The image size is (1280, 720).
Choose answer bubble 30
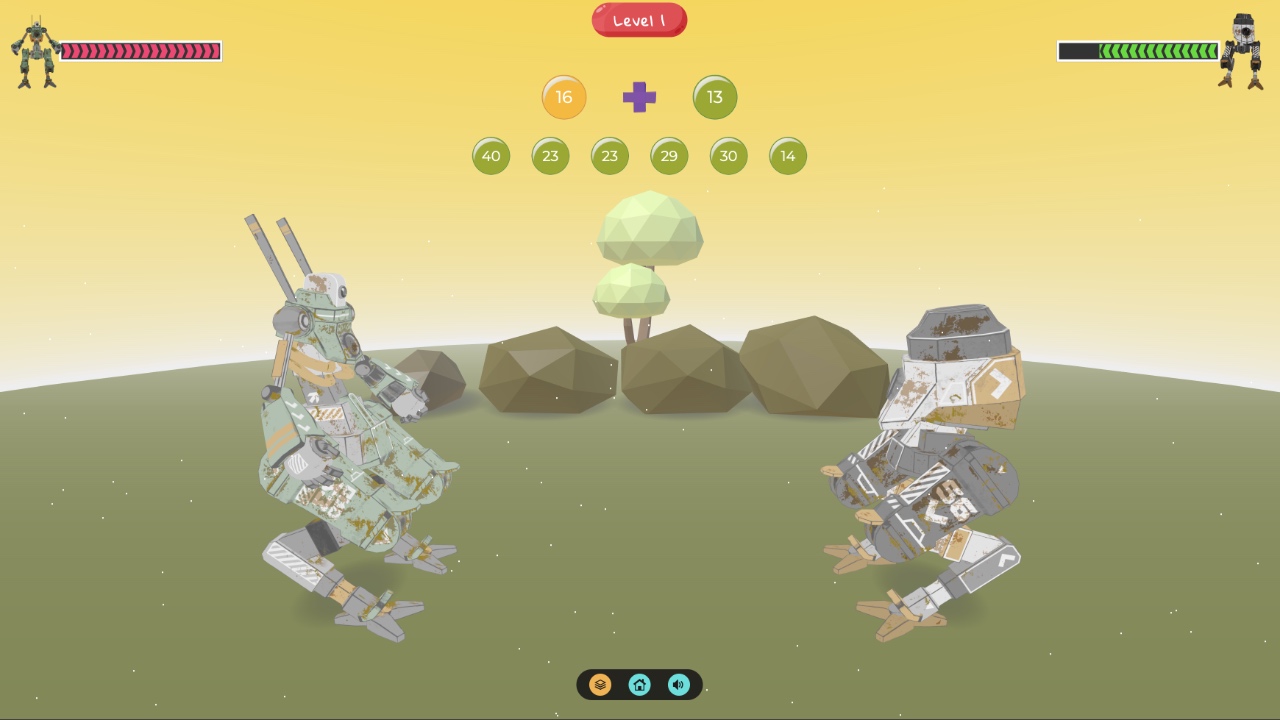(728, 156)
